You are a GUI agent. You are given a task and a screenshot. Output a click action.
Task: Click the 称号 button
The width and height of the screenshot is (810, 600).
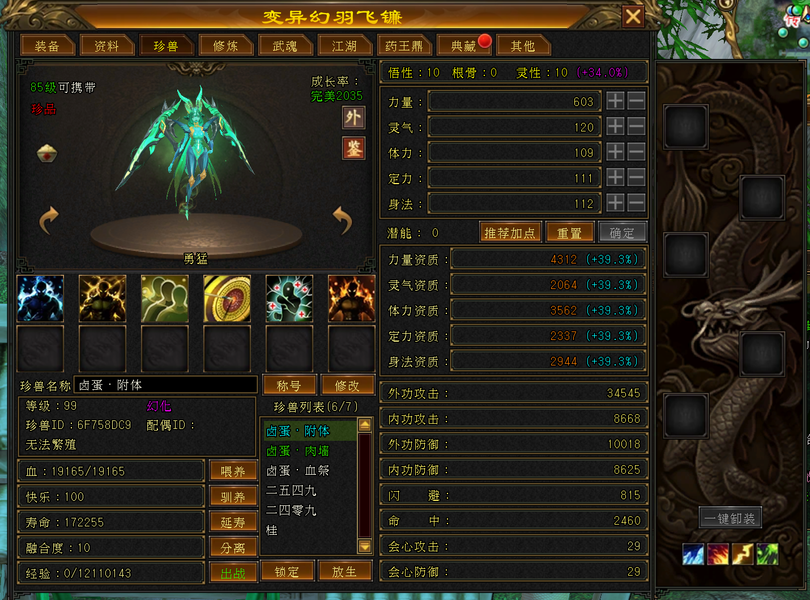pos(288,385)
